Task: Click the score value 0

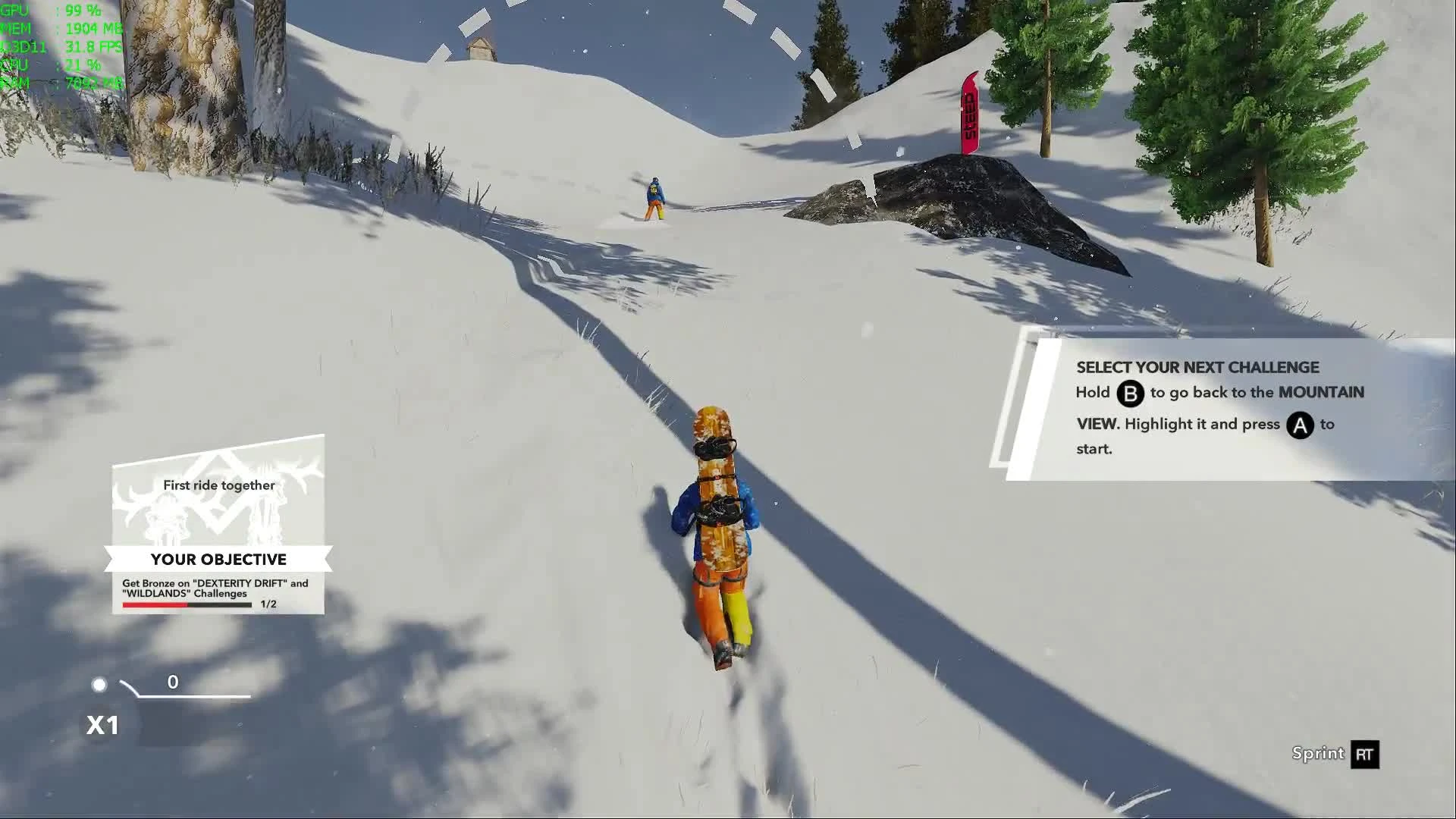Action: (173, 682)
